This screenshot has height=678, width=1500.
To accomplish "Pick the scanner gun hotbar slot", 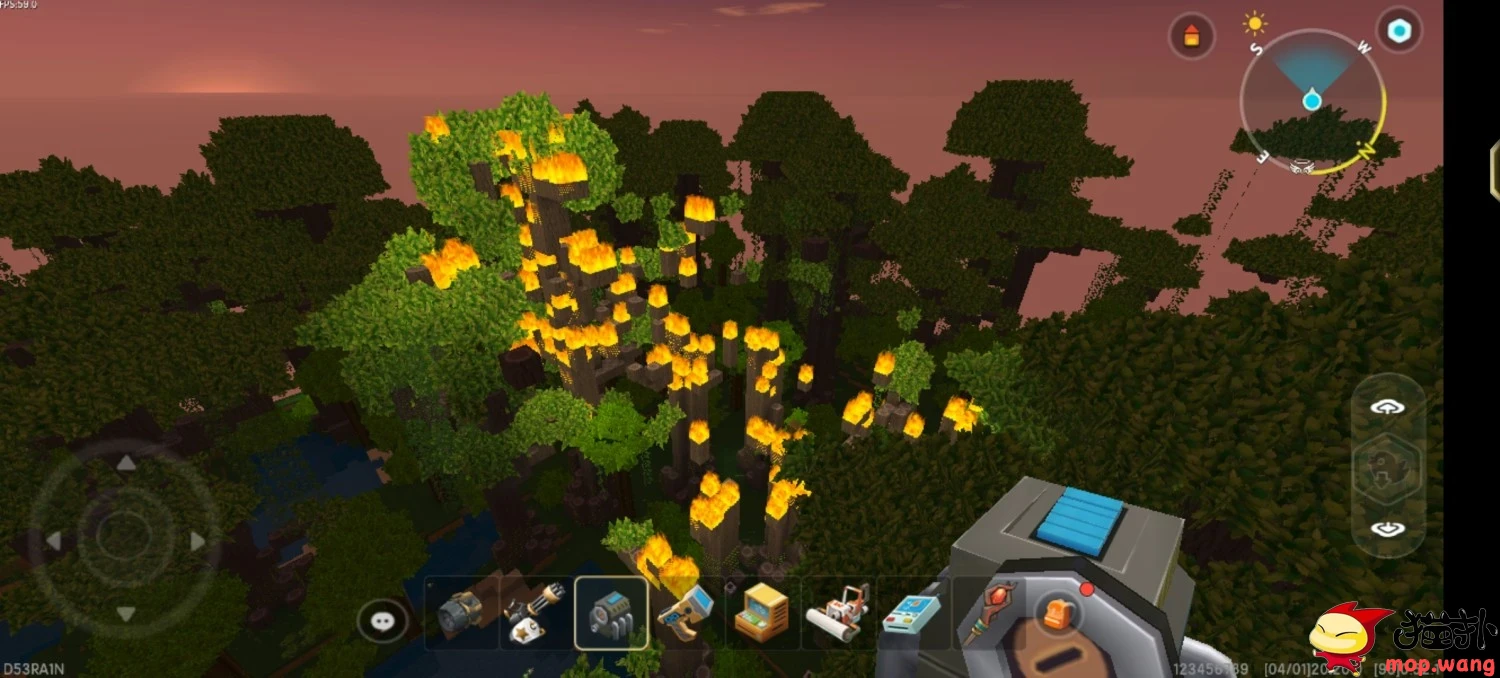I will (x=686, y=613).
